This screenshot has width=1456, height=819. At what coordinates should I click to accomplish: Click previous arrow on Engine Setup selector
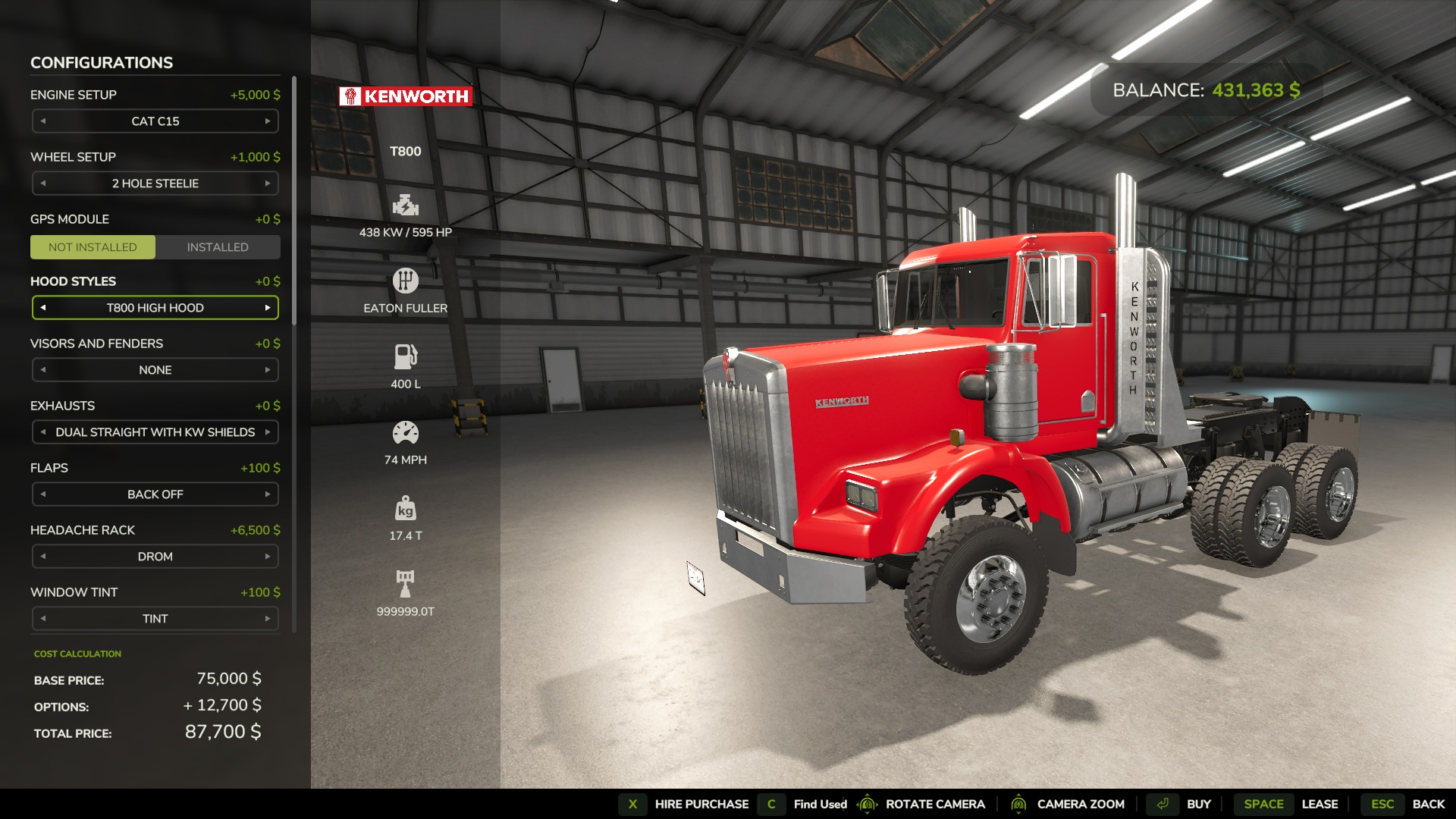tap(43, 121)
